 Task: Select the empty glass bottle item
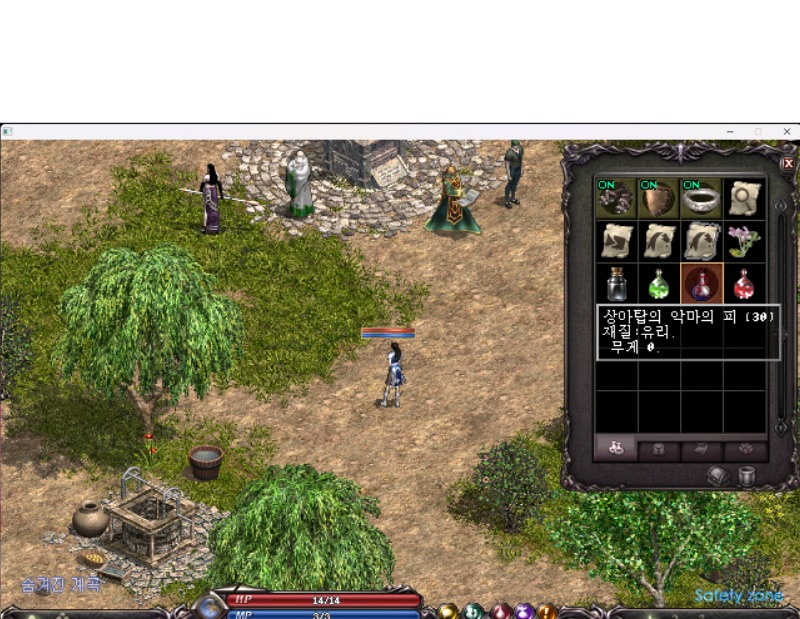coord(616,284)
